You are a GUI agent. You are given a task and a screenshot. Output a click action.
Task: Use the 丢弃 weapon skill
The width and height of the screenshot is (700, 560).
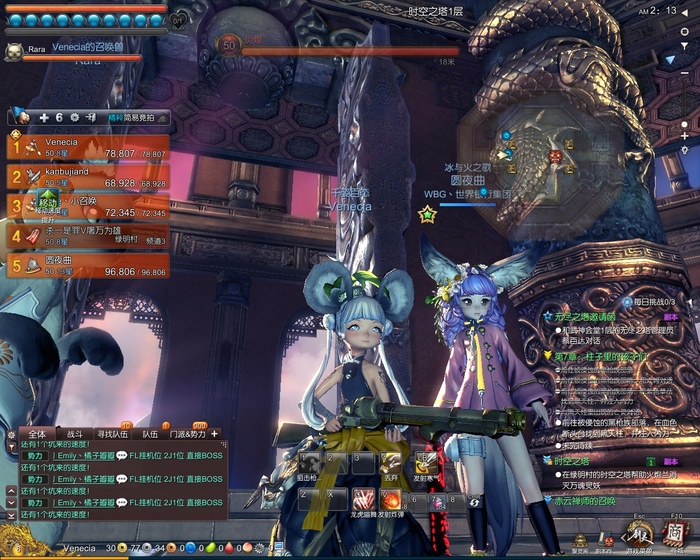tap(390, 464)
